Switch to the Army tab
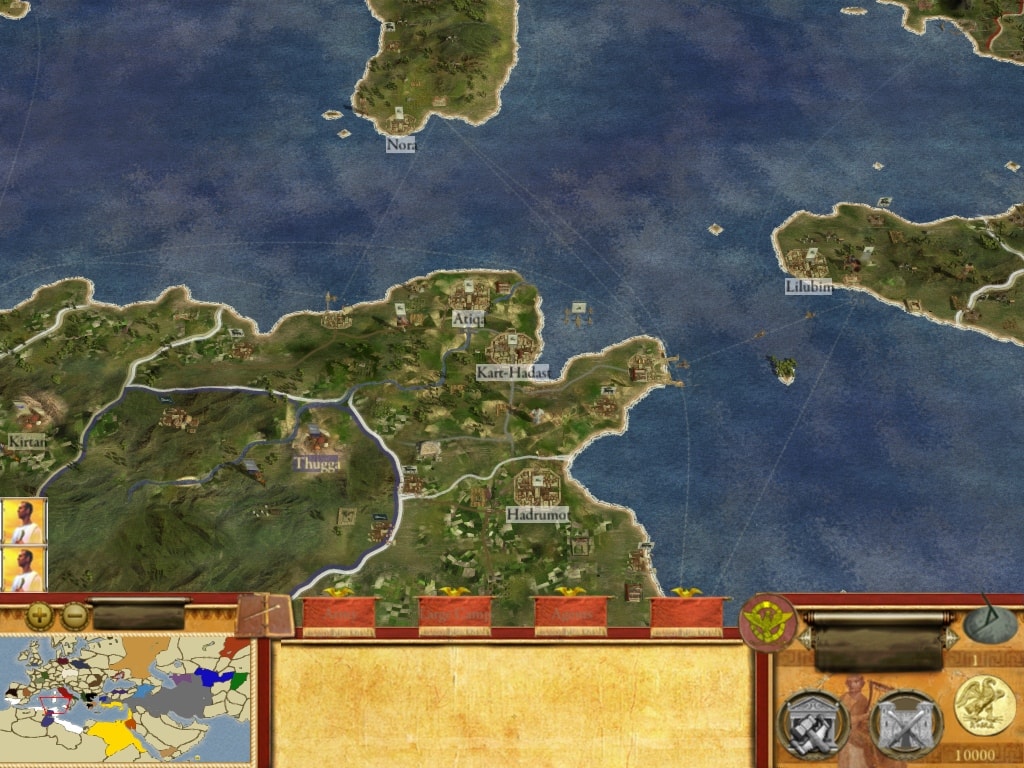The image size is (1024, 768). (339, 615)
